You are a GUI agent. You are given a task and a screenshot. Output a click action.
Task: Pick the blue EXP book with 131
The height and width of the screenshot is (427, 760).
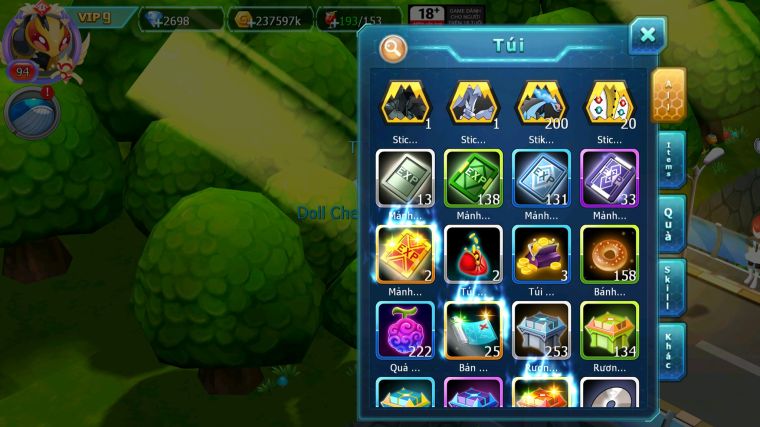[541, 179]
